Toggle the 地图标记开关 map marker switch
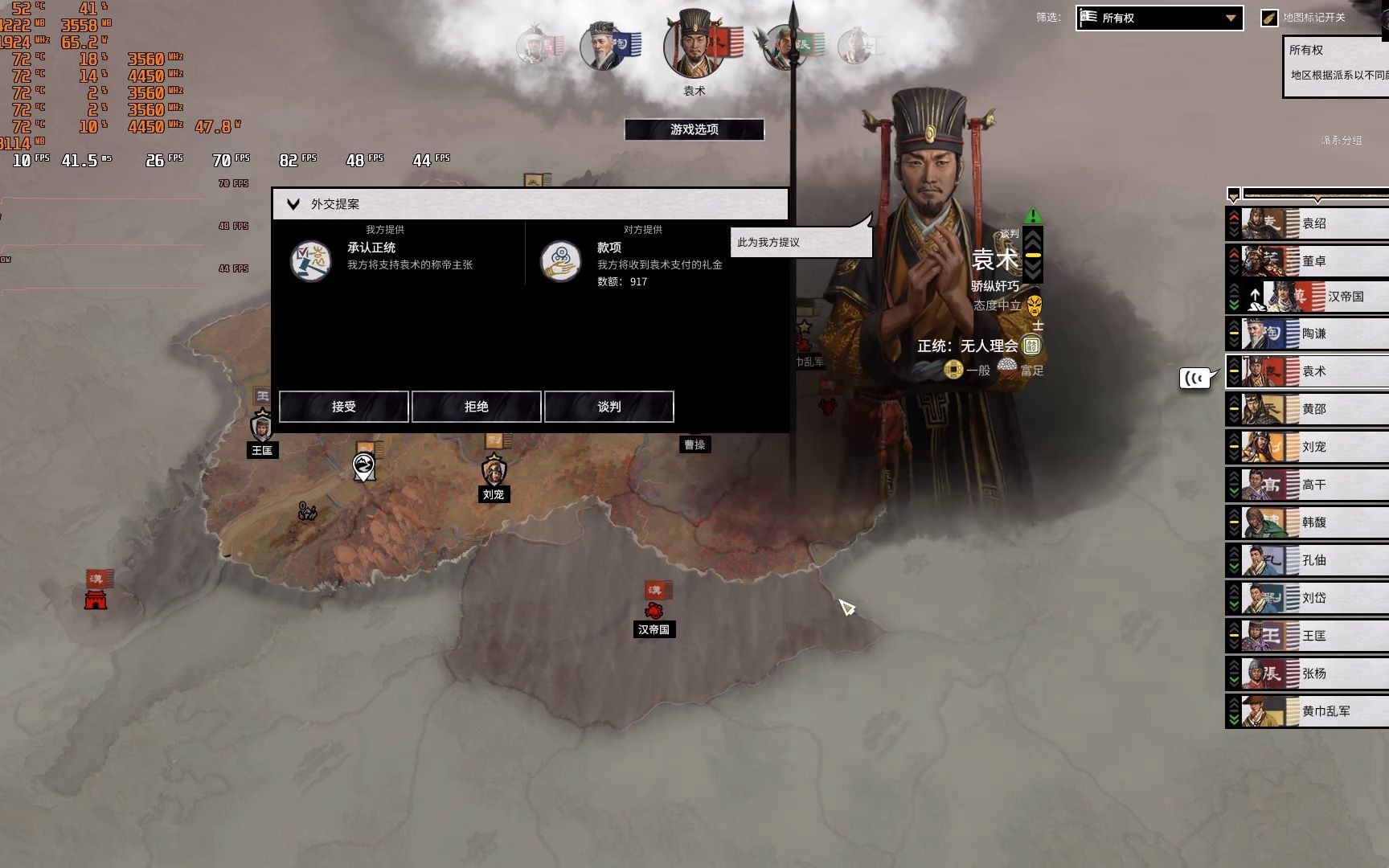This screenshot has height=868, width=1389. click(1269, 18)
